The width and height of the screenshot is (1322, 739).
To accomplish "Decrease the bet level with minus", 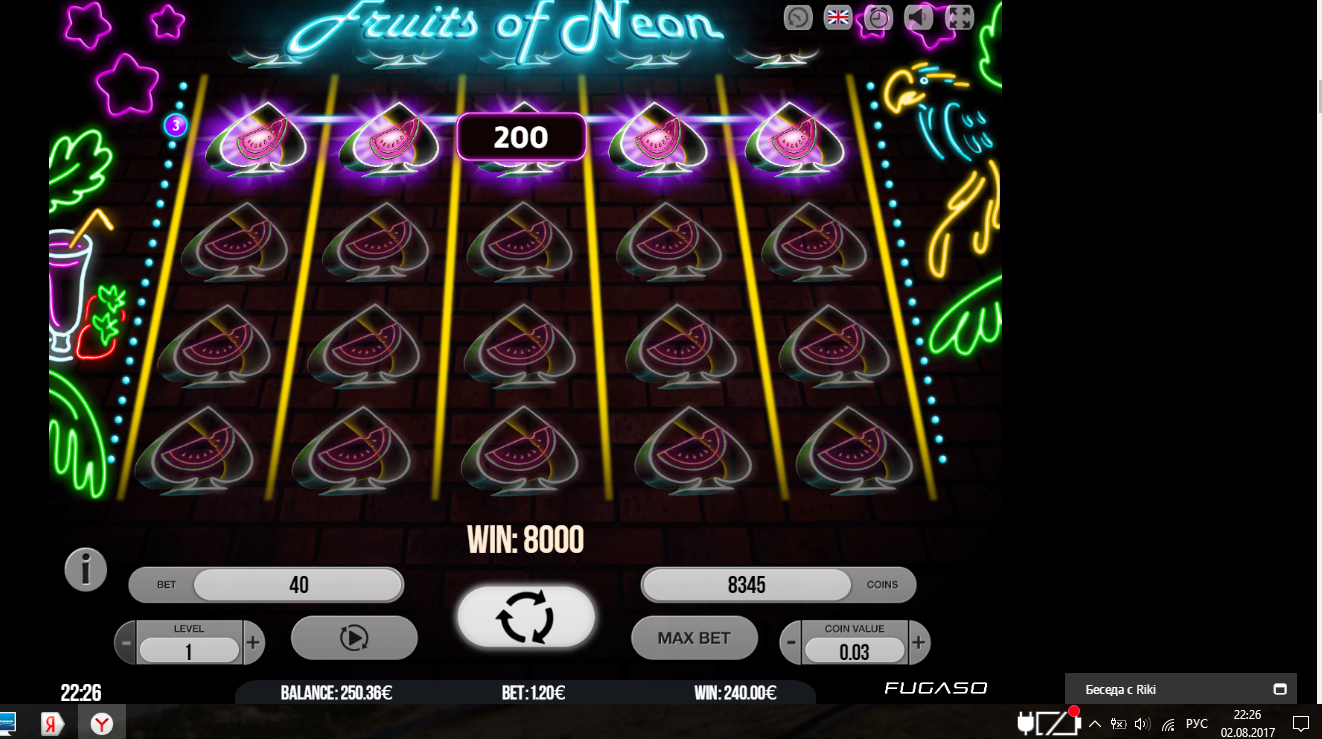I will click(x=126, y=643).
